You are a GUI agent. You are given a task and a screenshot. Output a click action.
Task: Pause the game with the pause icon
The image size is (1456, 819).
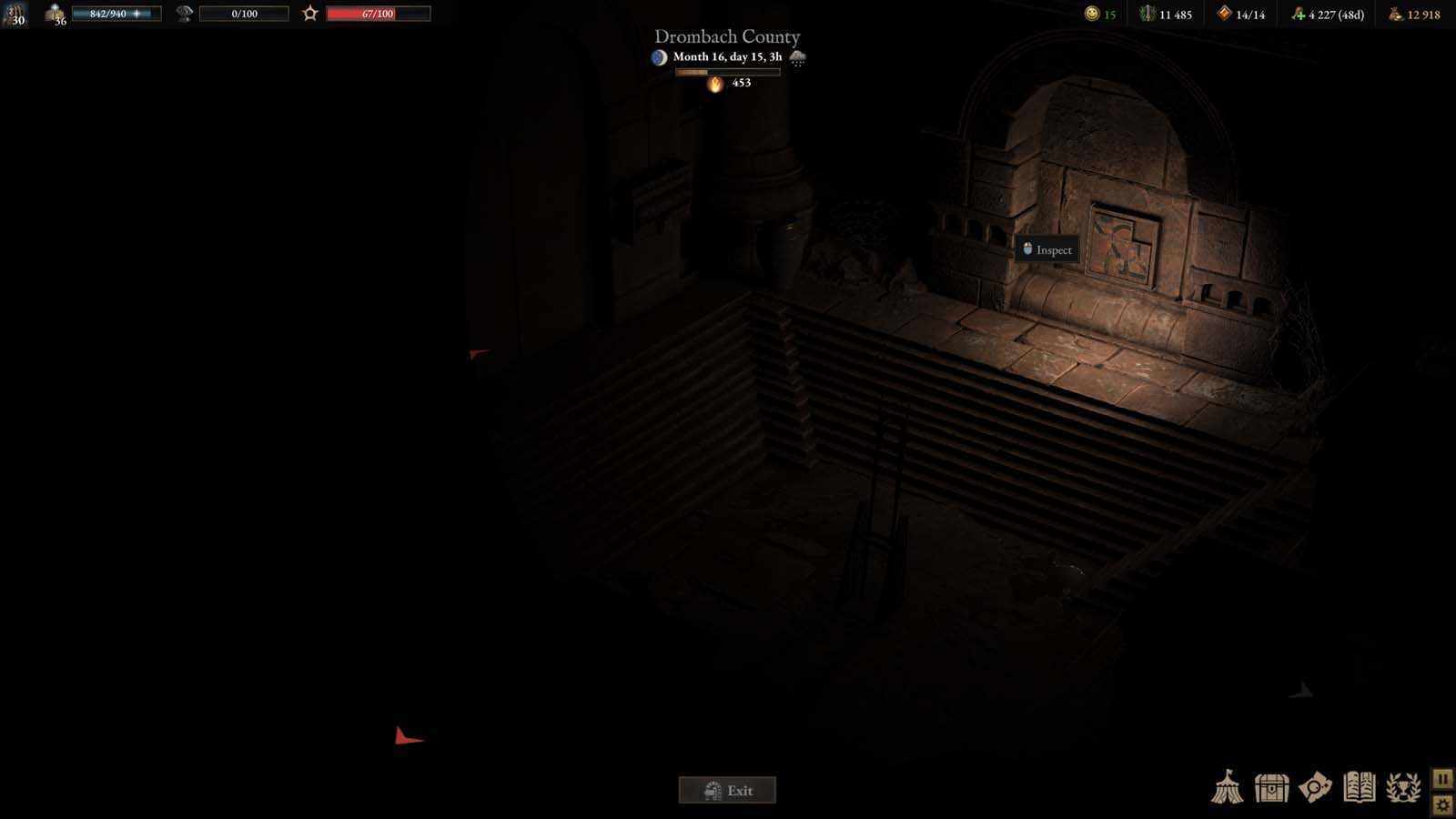click(x=1442, y=779)
